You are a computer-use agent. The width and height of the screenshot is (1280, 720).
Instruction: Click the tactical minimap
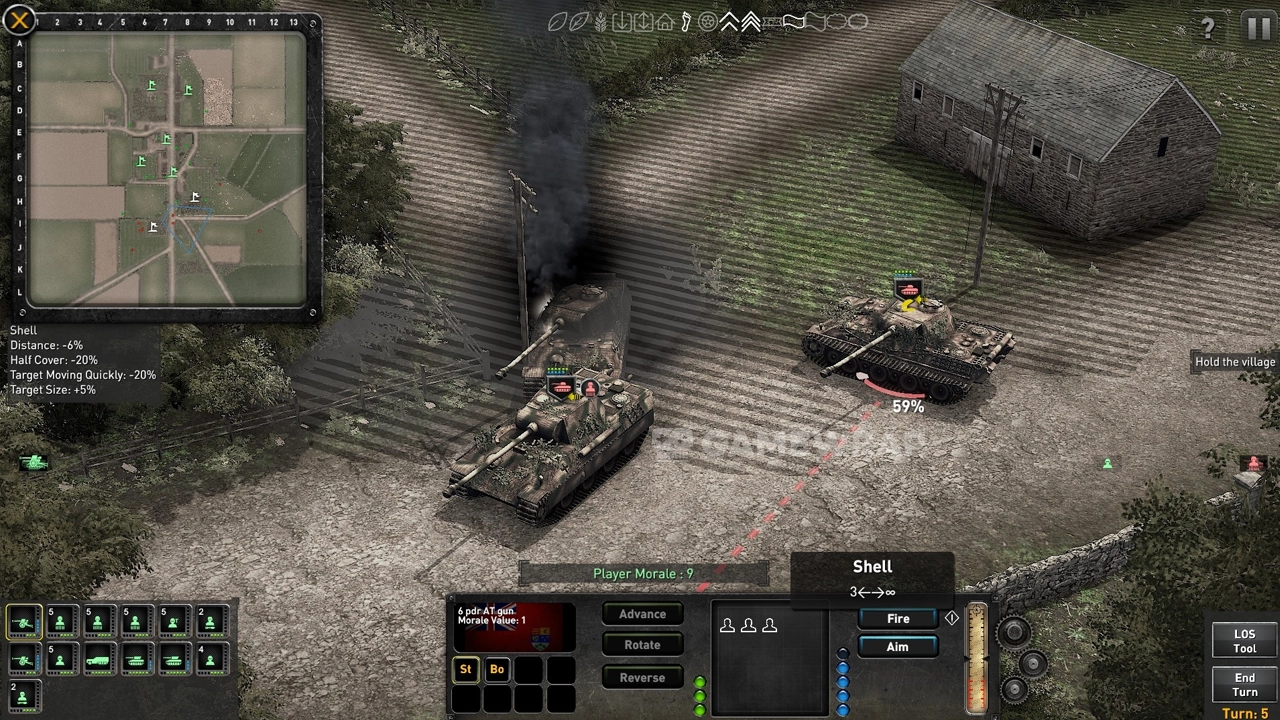coord(167,169)
